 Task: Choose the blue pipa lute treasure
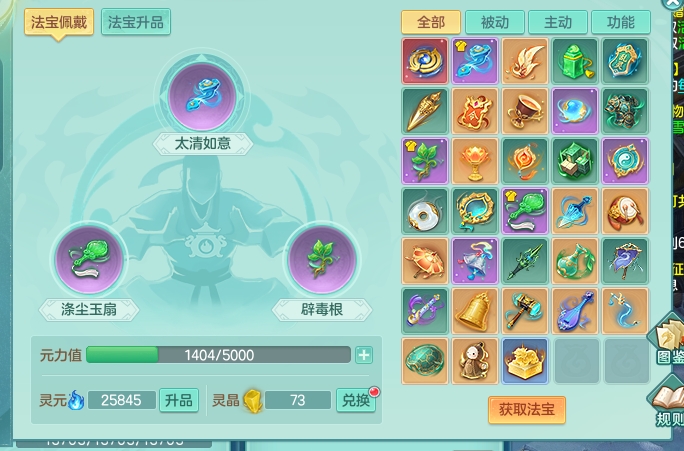(575, 310)
